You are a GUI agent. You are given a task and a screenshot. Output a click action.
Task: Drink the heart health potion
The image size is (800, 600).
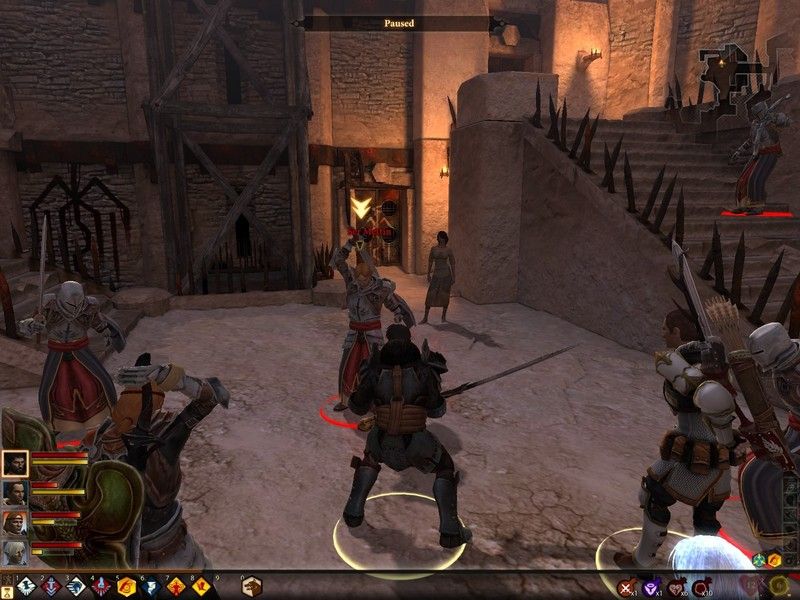(677, 587)
